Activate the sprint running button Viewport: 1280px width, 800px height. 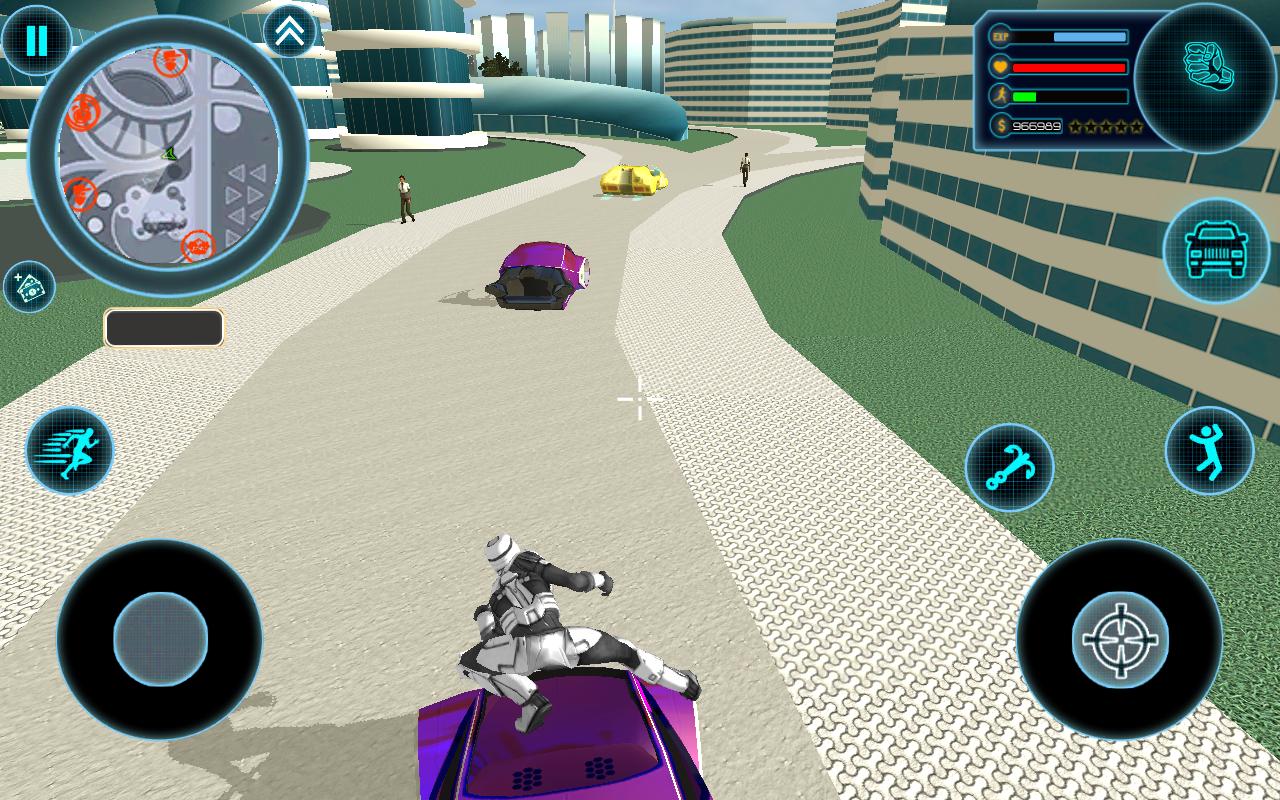coord(69,451)
